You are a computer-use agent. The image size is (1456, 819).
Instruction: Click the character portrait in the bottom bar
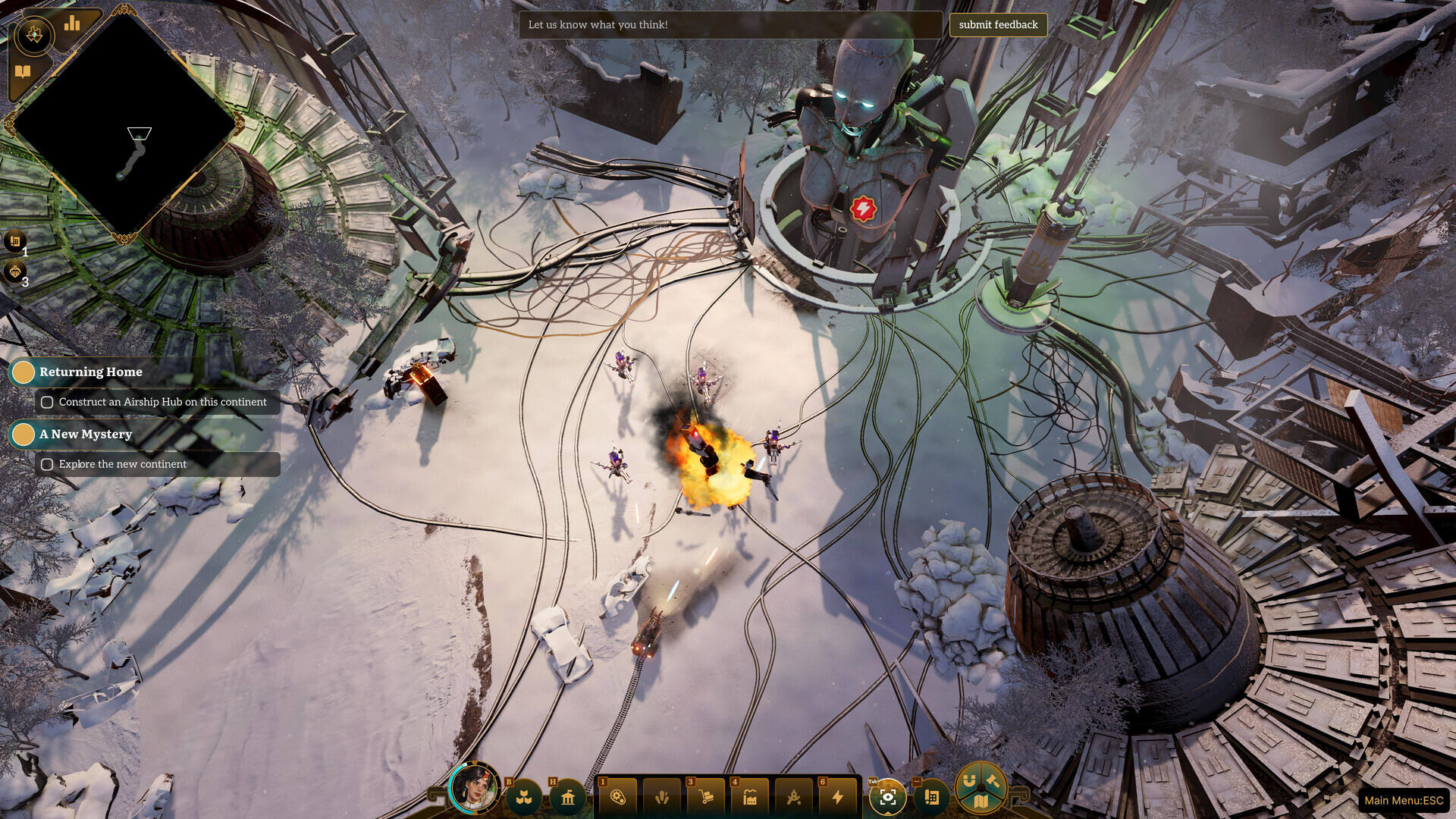click(x=474, y=789)
